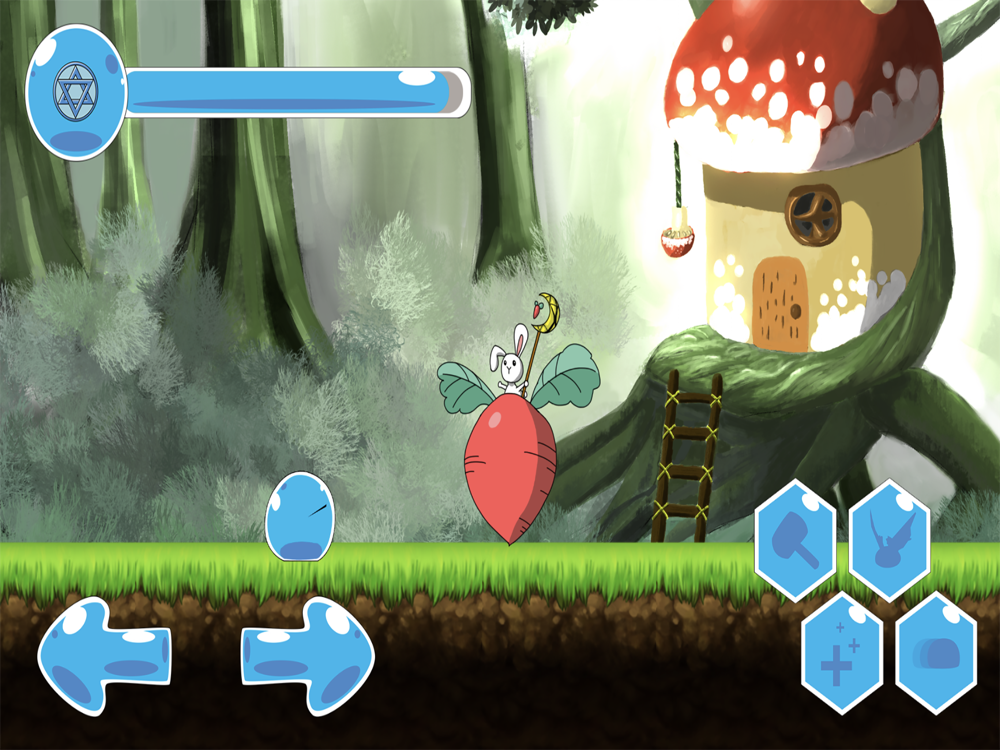Tap the right arrow movement button

pyautogui.click(x=308, y=656)
